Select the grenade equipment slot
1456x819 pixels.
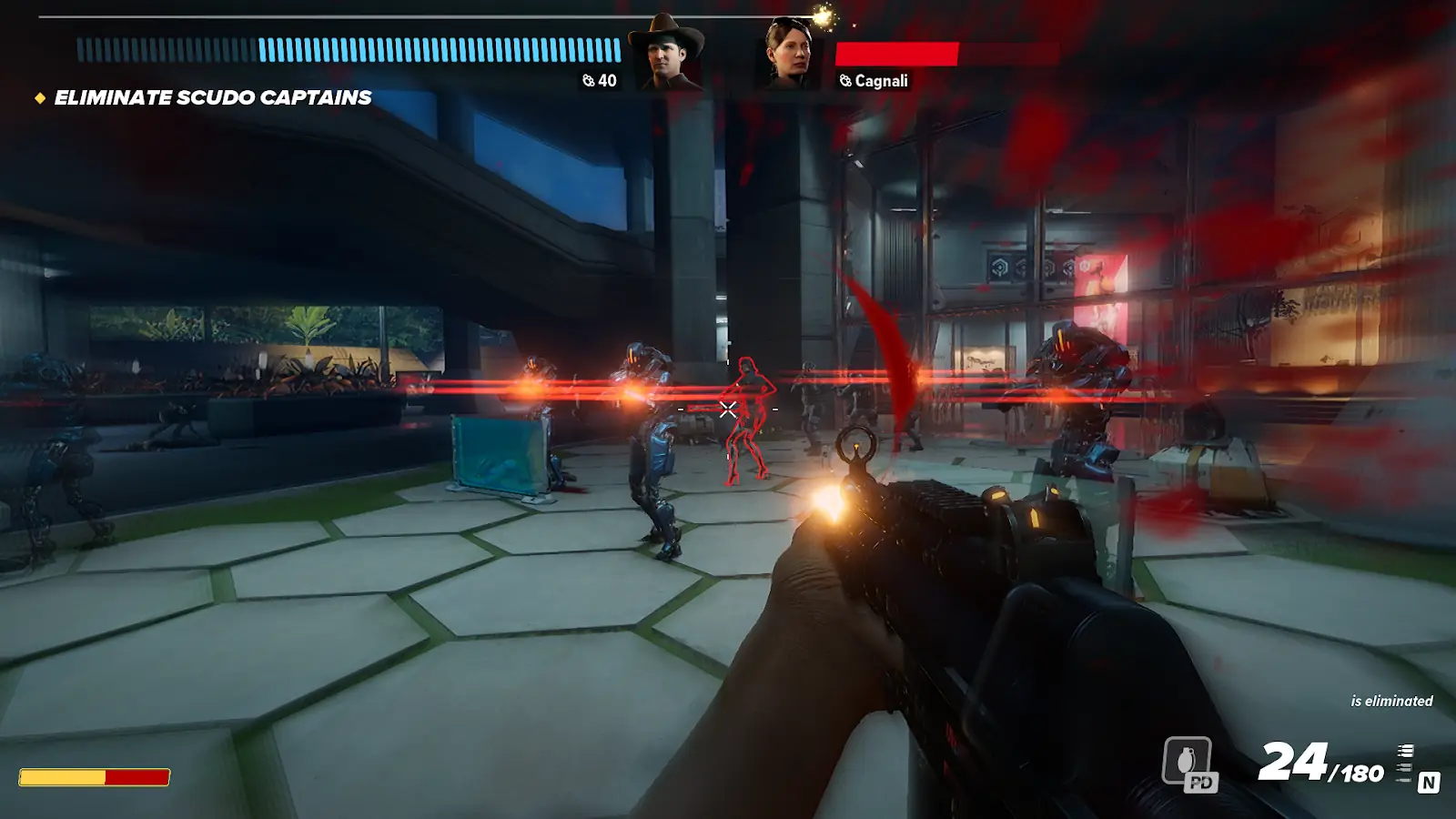point(1188,762)
